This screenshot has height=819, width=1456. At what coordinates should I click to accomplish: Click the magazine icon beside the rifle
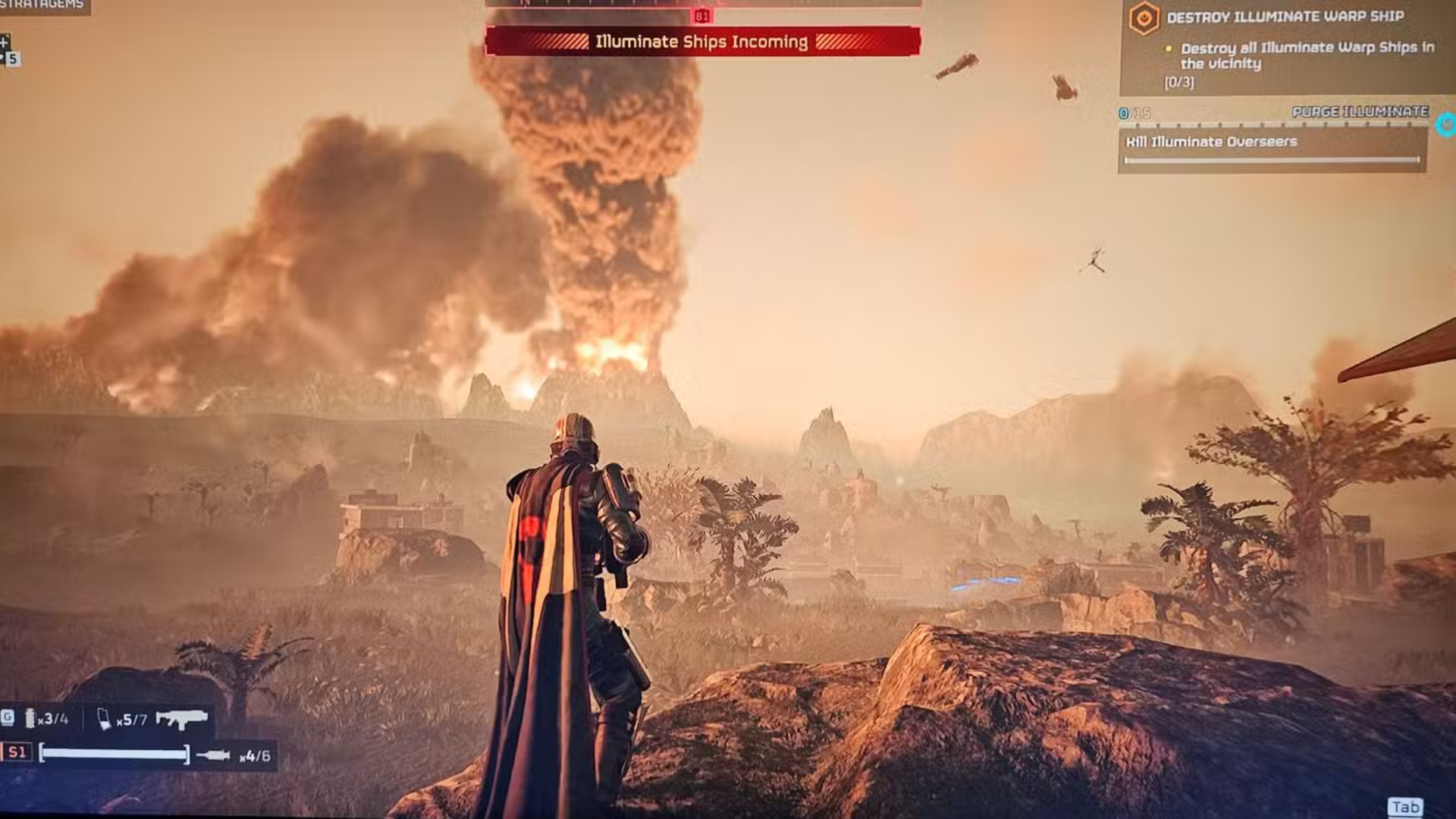point(104,718)
